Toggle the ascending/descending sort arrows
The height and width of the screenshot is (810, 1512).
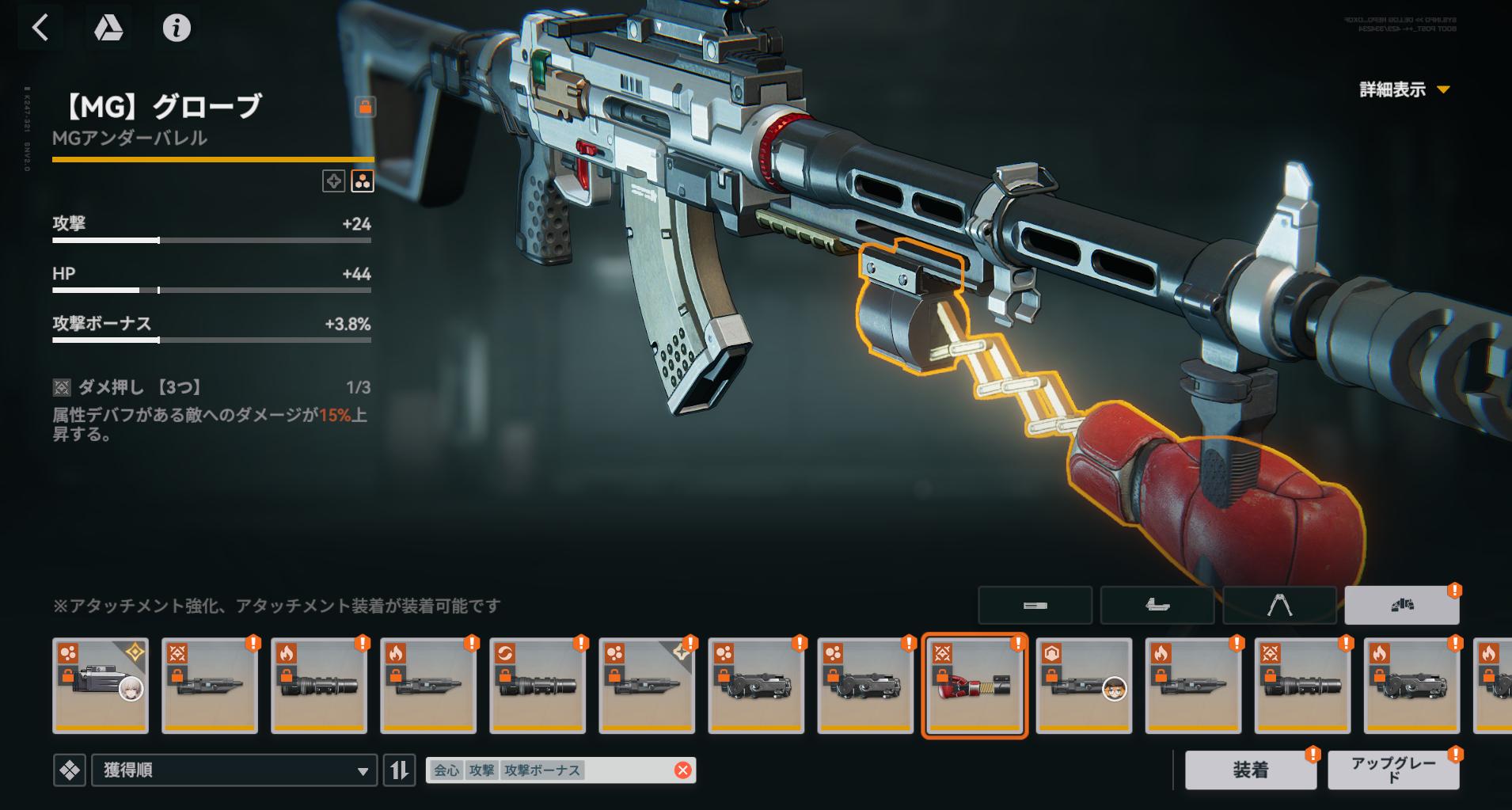pyautogui.click(x=400, y=770)
